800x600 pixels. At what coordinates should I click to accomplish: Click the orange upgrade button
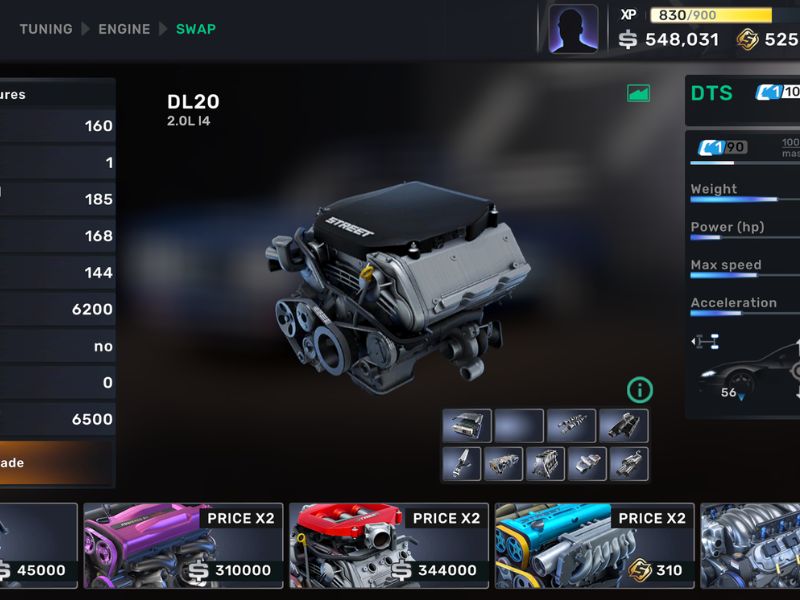pyautogui.click(x=57, y=463)
